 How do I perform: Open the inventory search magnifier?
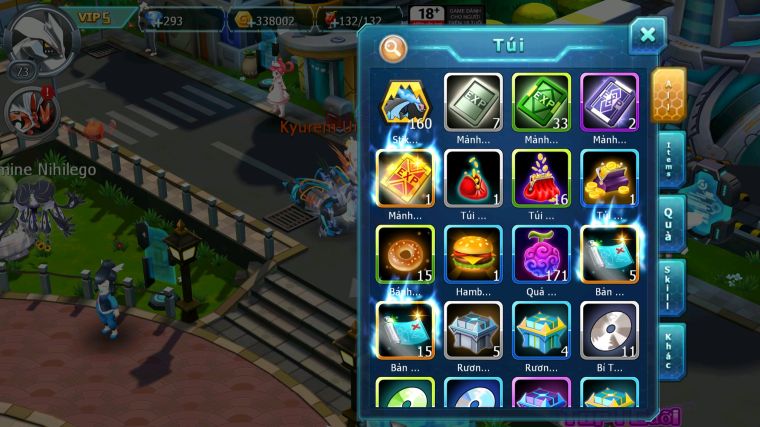(x=393, y=47)
